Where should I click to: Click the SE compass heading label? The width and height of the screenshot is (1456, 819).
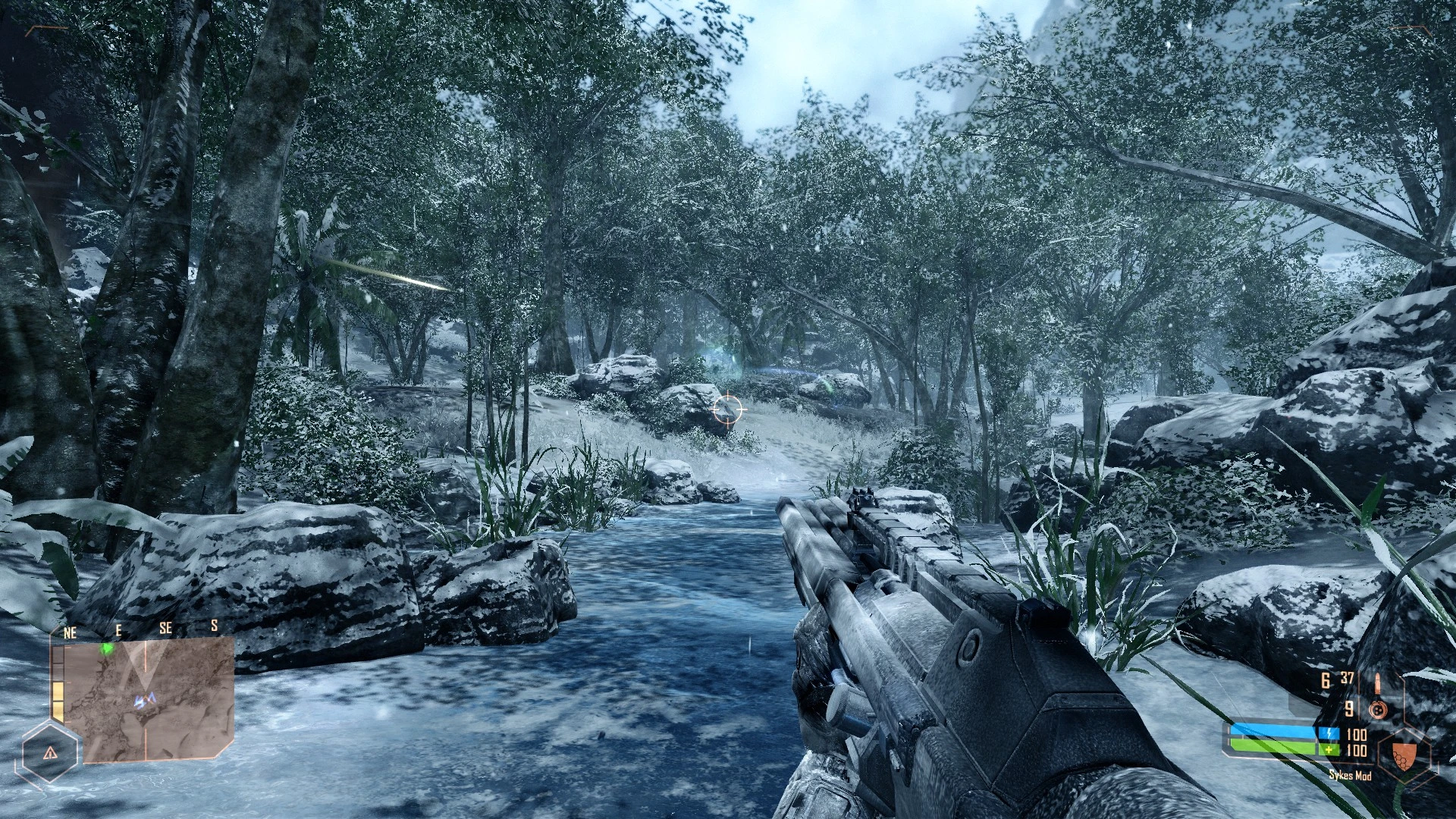coord(166,628)
